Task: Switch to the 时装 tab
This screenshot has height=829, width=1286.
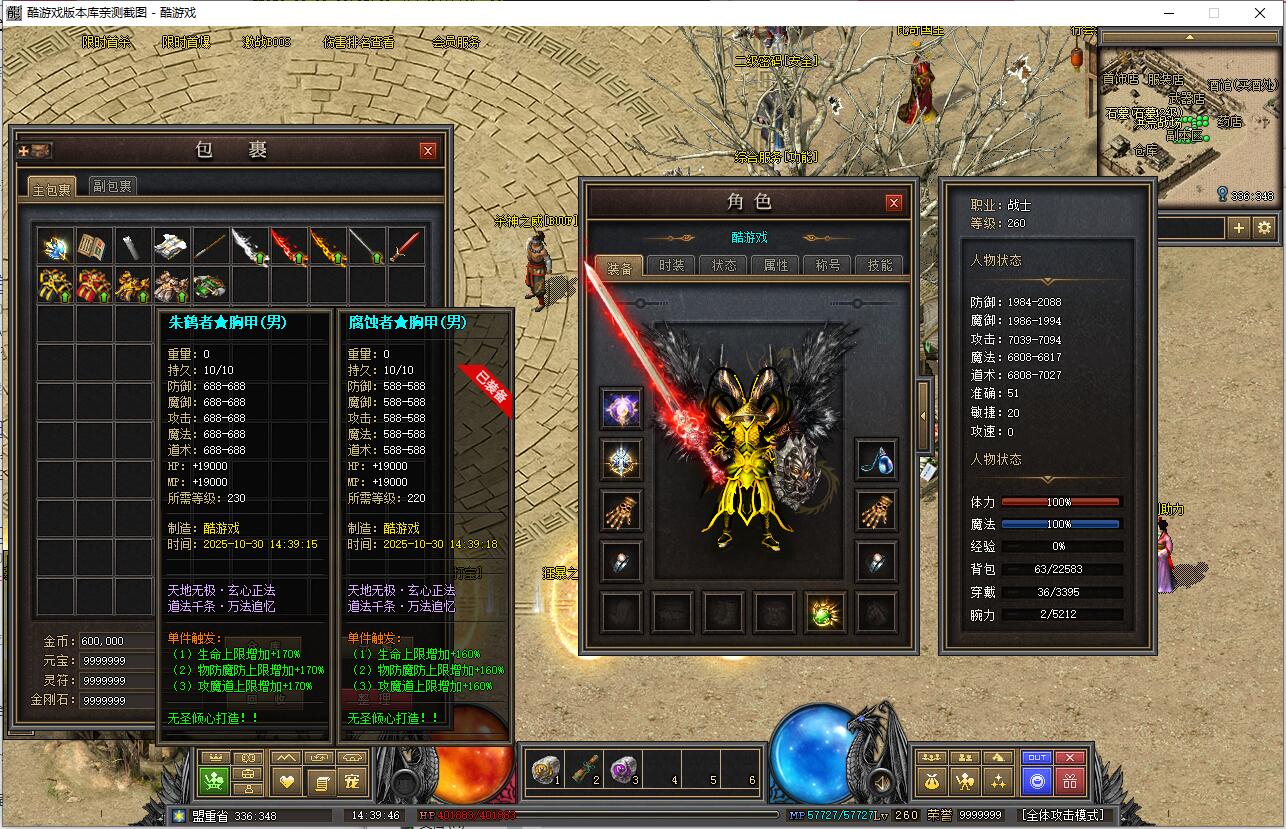Action: (x=672, y=266)
